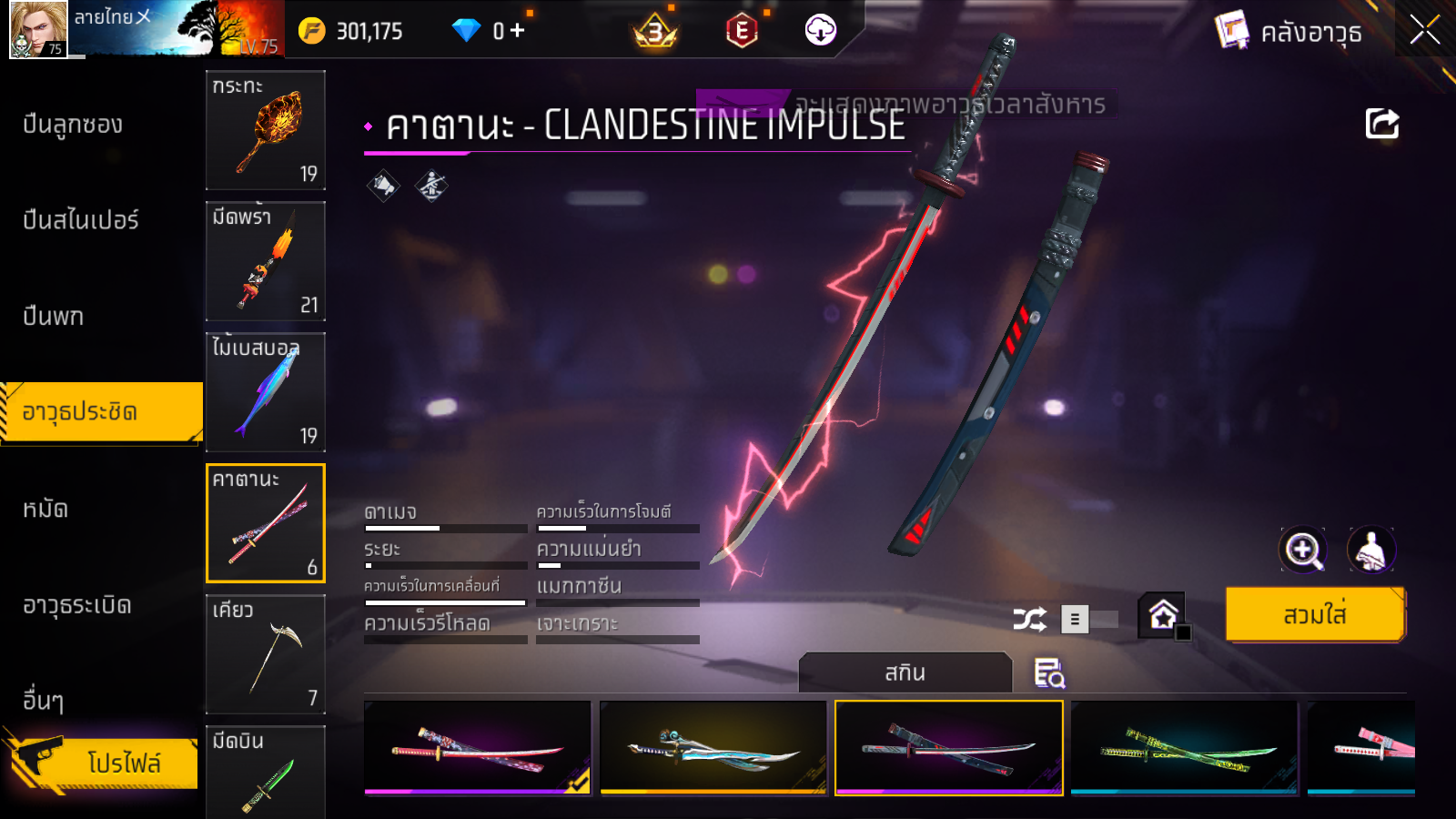Image resolution: width=1456 pixels, height=819 pixels.
Task: Close the weapon vault screen
Action: click(x=1424, y=30)
